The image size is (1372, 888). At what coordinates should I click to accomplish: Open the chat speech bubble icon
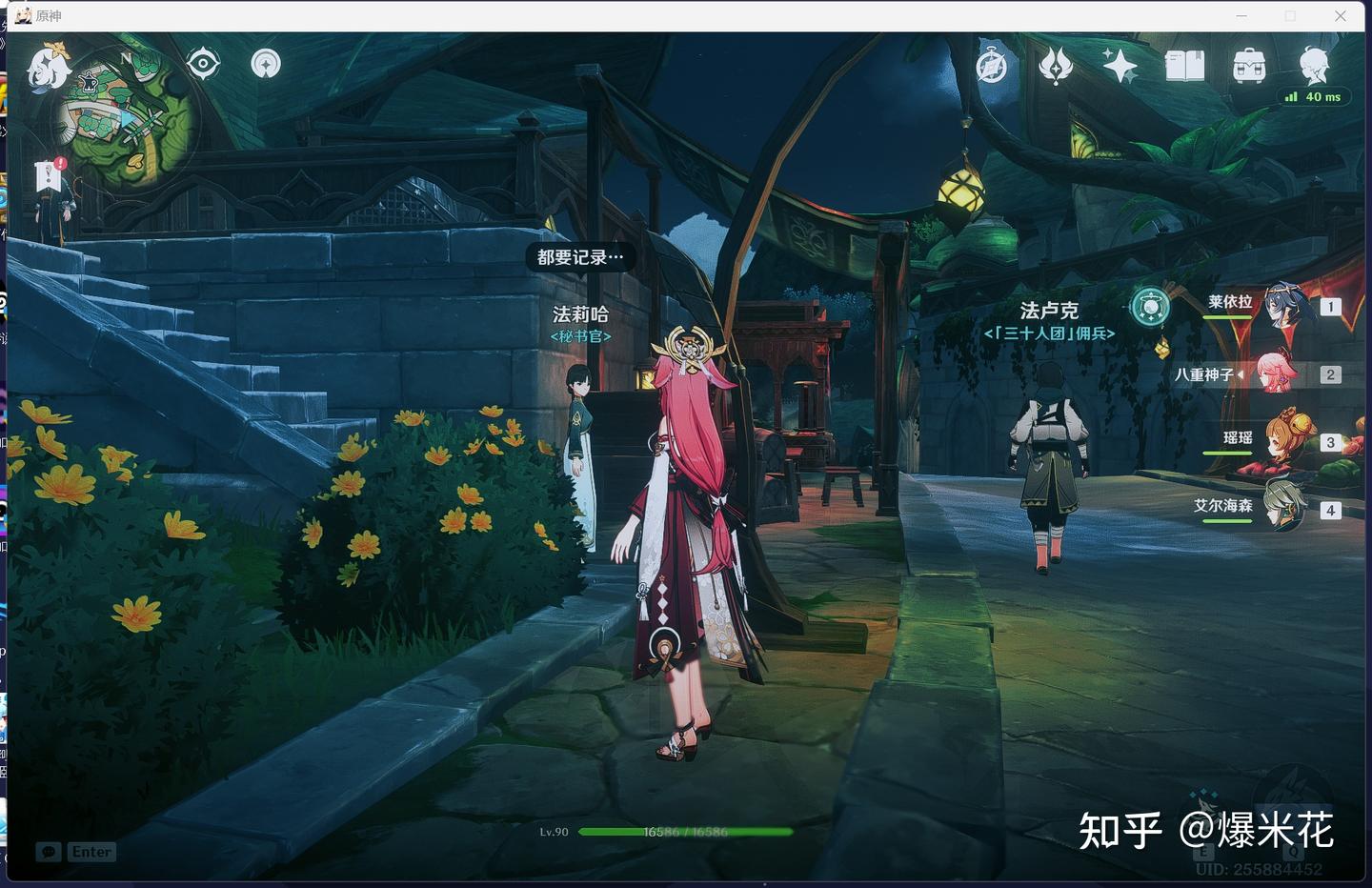point(49,852)
